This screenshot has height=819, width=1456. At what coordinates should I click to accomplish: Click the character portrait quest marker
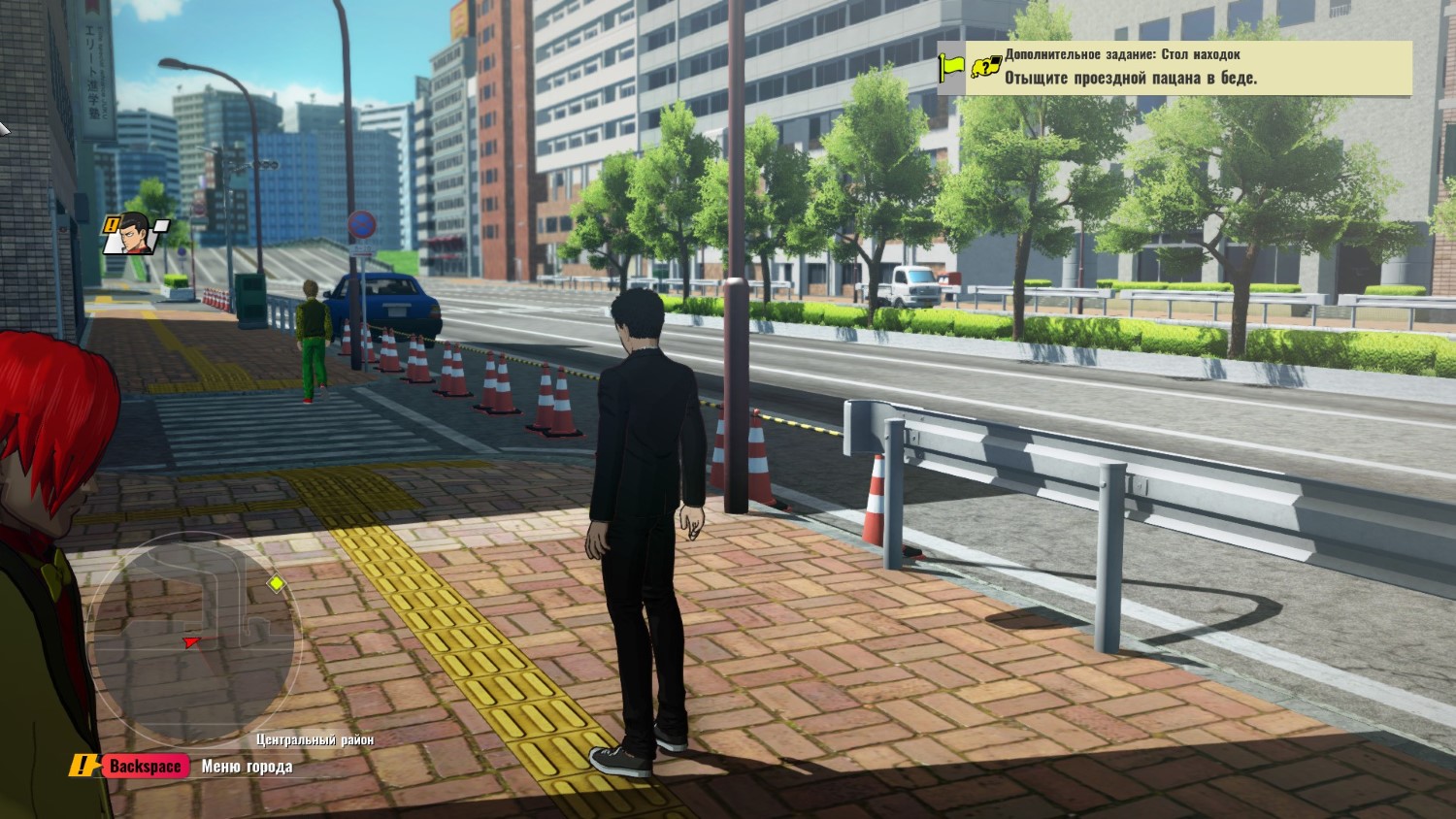(136, 234)
